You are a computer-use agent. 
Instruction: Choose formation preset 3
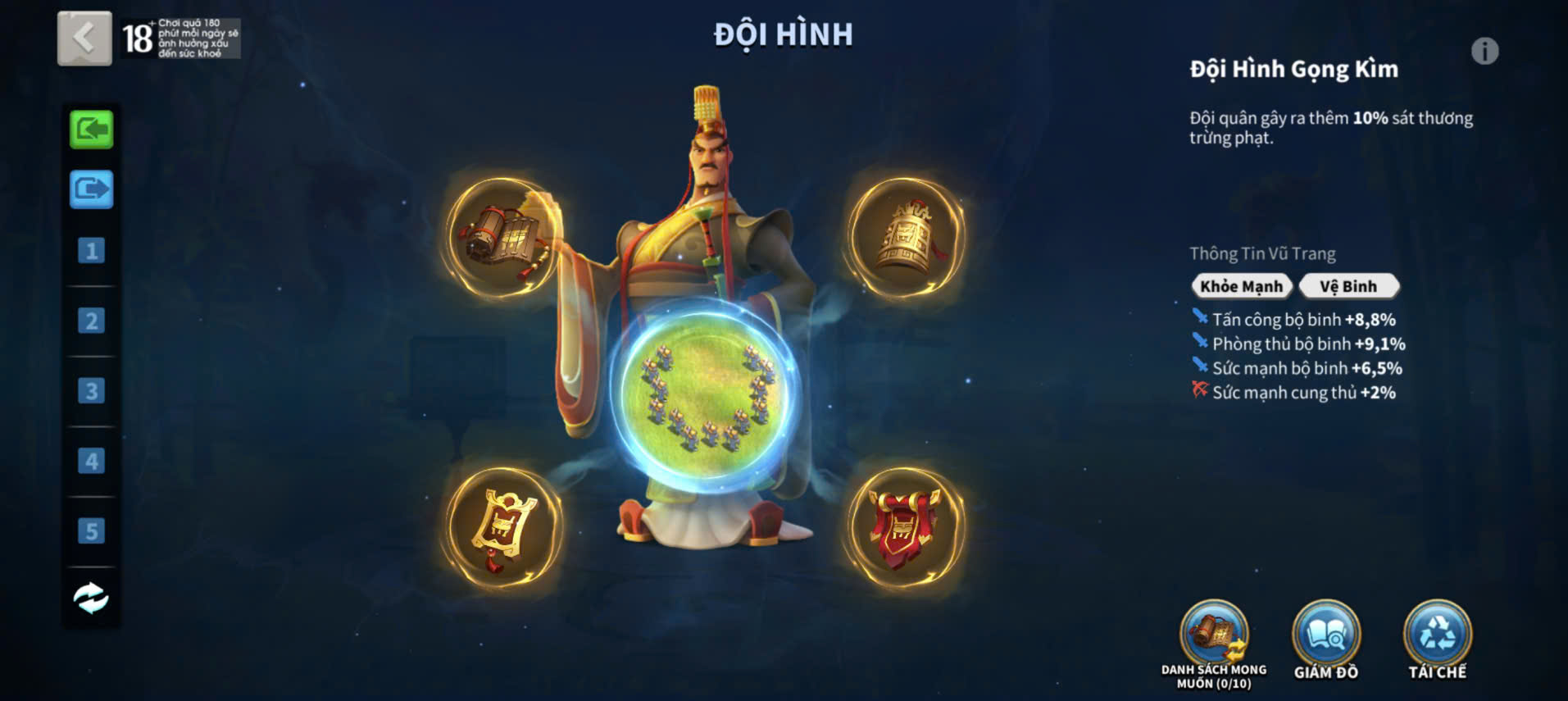[91, 391]
